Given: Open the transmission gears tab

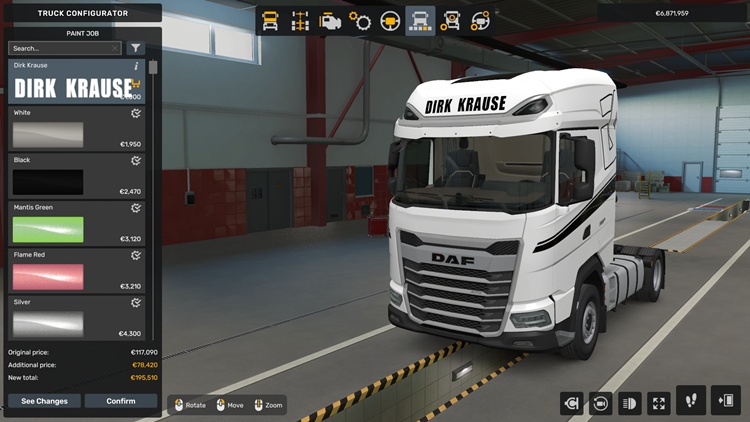Looking at the screenshot, I should [x=360, y=20].
